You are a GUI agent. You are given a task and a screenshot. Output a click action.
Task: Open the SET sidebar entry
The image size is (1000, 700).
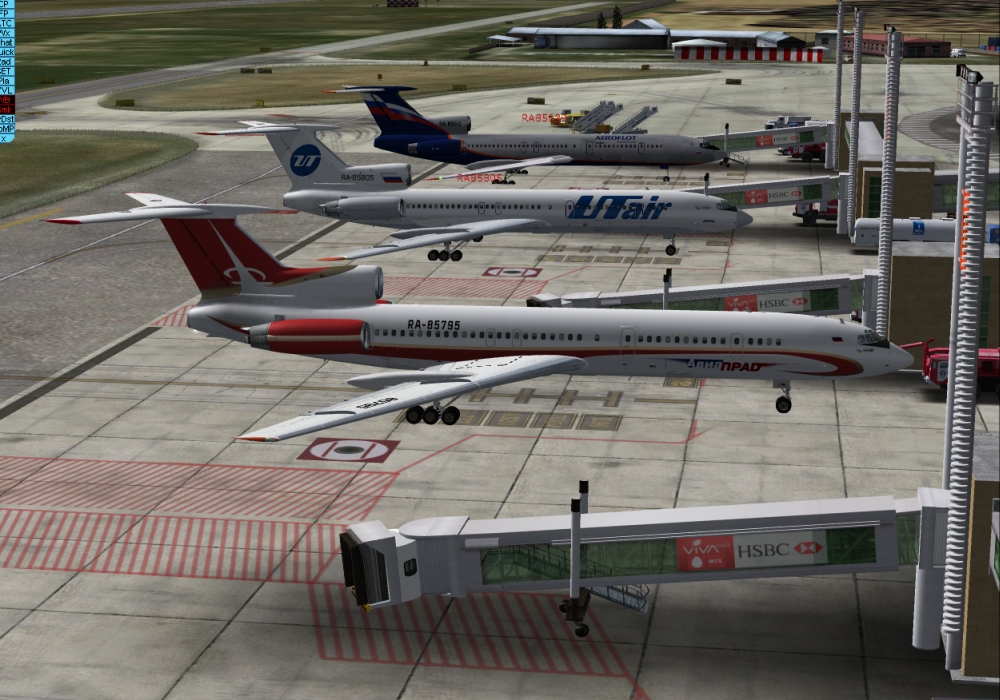pyautogui.click(x=6, y=71)
